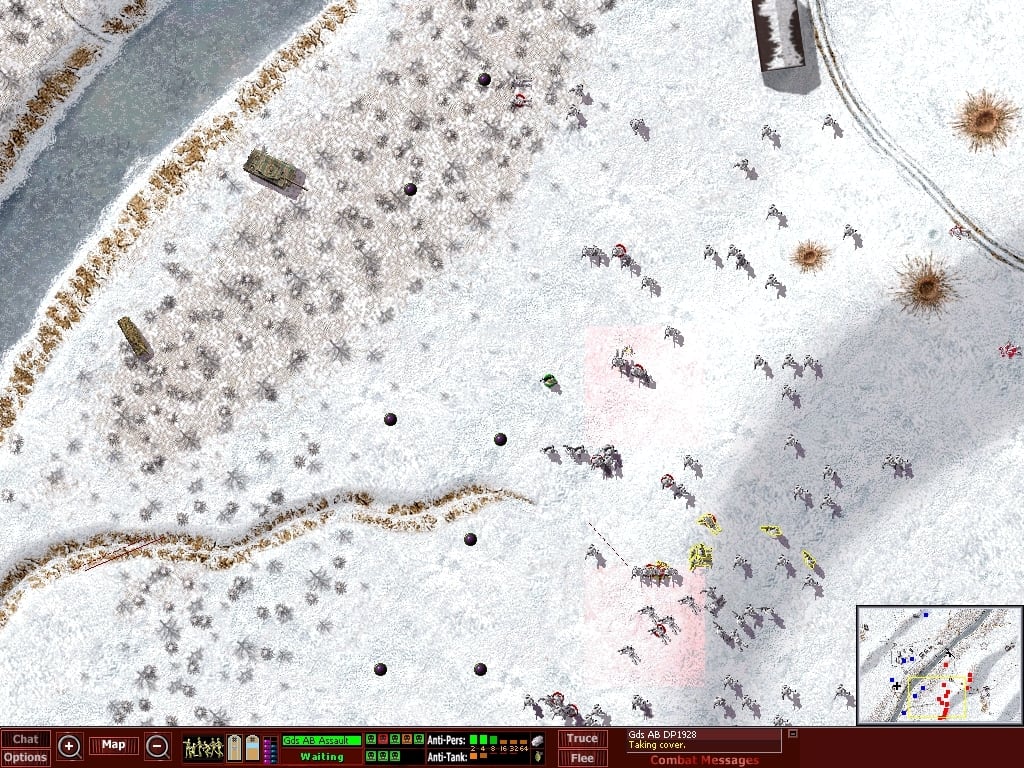Select the Gds AB Assault squad icon
The height and width of the screenshot is (768, 1024).
pyautogui.click(x=203, y=747)
